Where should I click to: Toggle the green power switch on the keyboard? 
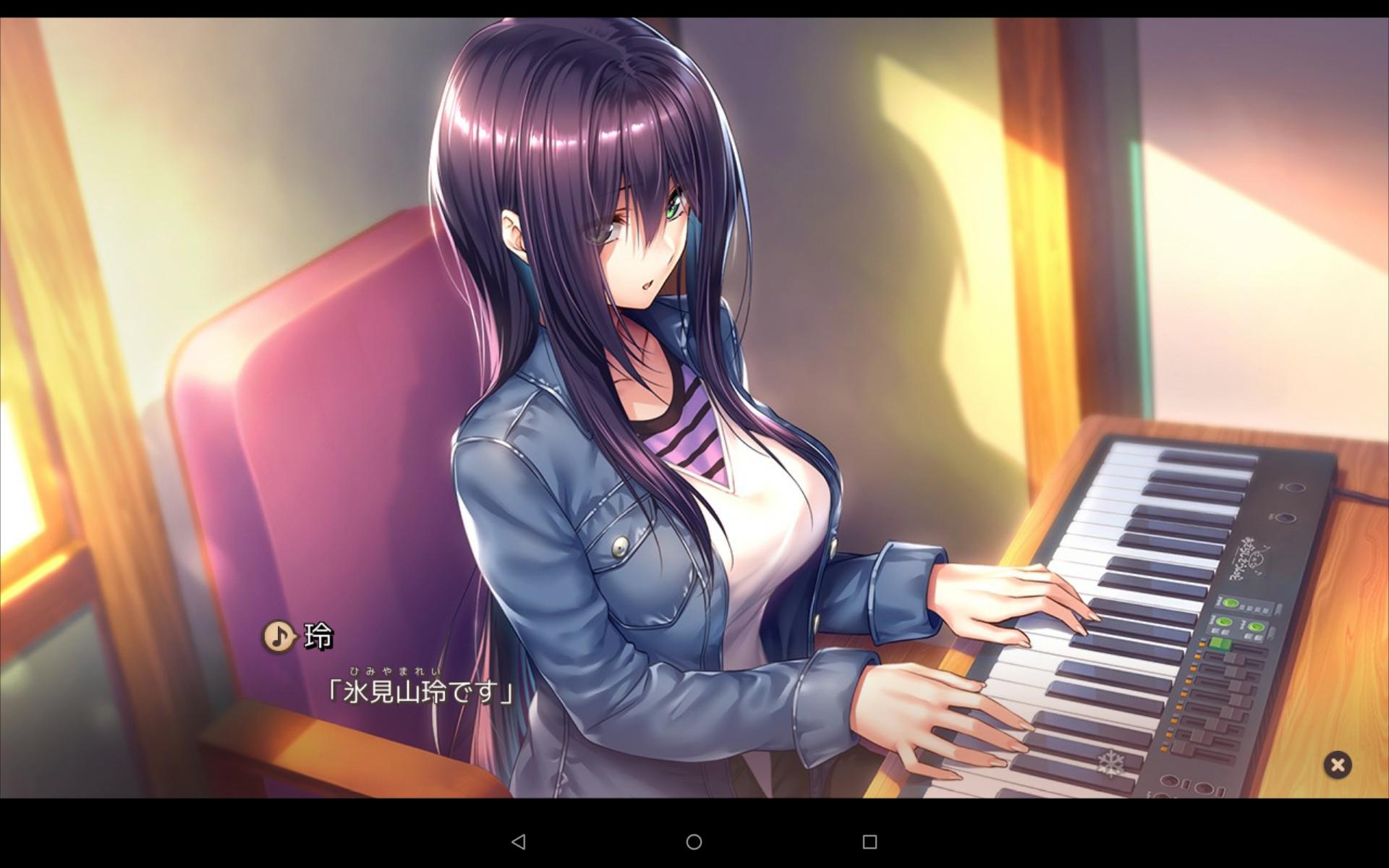pos(1220,643)
